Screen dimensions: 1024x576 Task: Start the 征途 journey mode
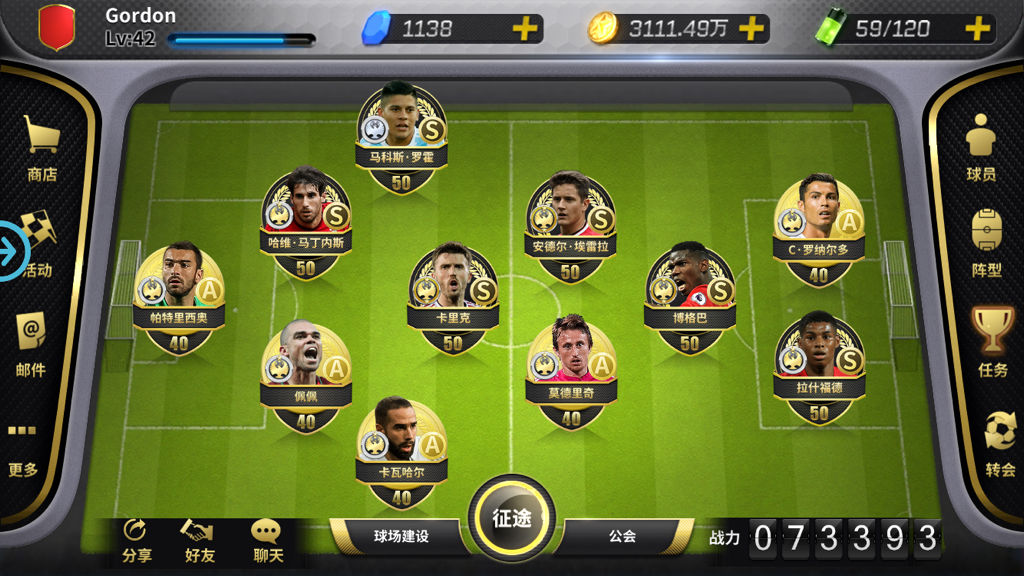511,518
